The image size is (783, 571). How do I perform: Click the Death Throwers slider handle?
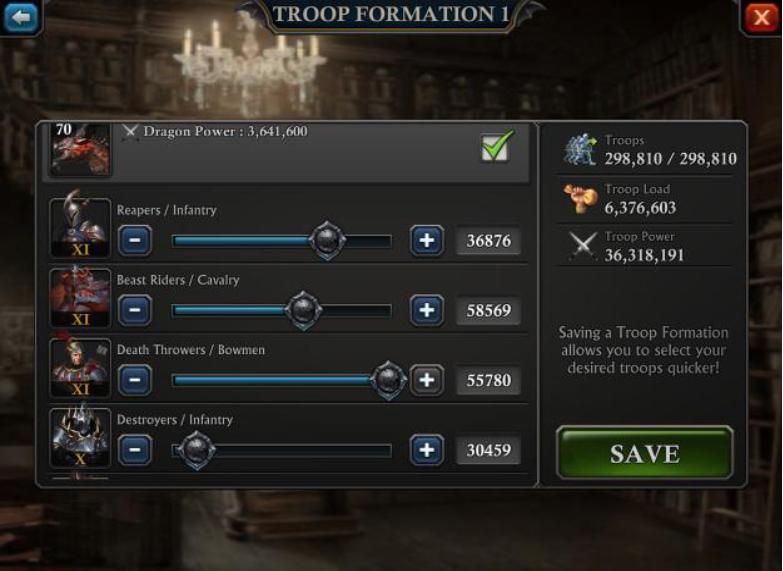pos(388,380)
